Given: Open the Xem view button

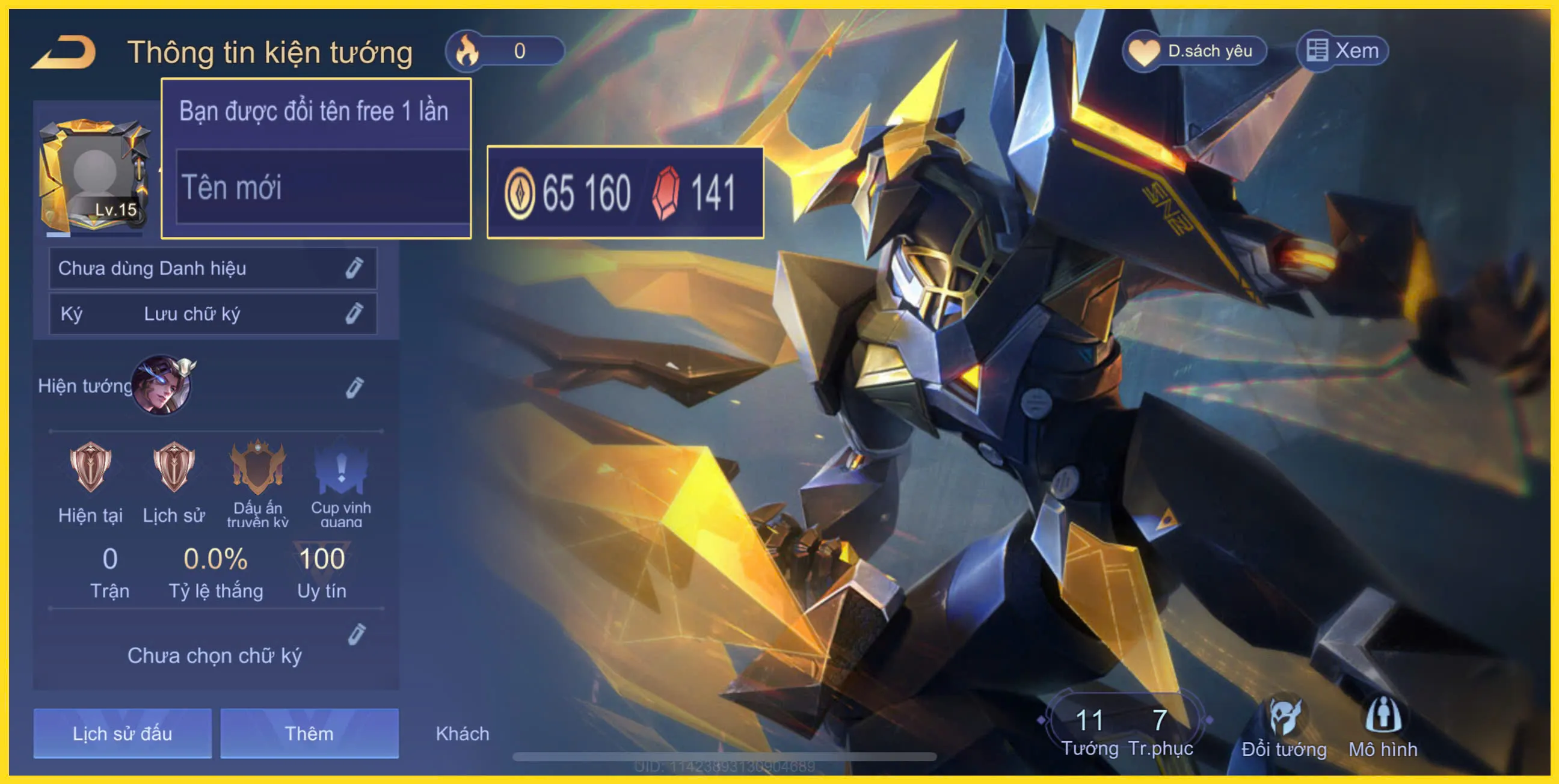Looking at the screenshot, I should pos(1342,52).
